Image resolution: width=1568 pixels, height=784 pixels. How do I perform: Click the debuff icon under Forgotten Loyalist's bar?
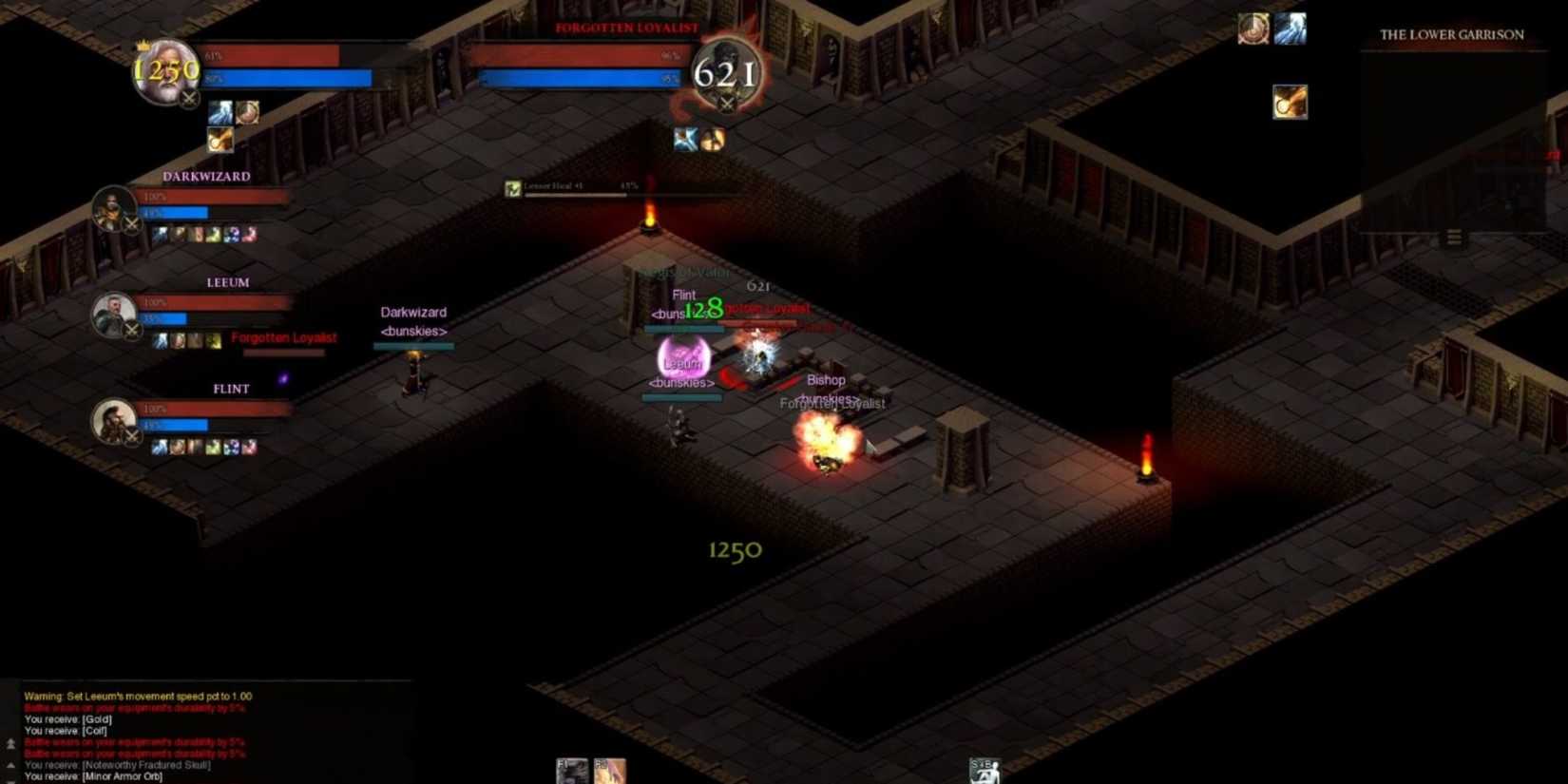684,140
